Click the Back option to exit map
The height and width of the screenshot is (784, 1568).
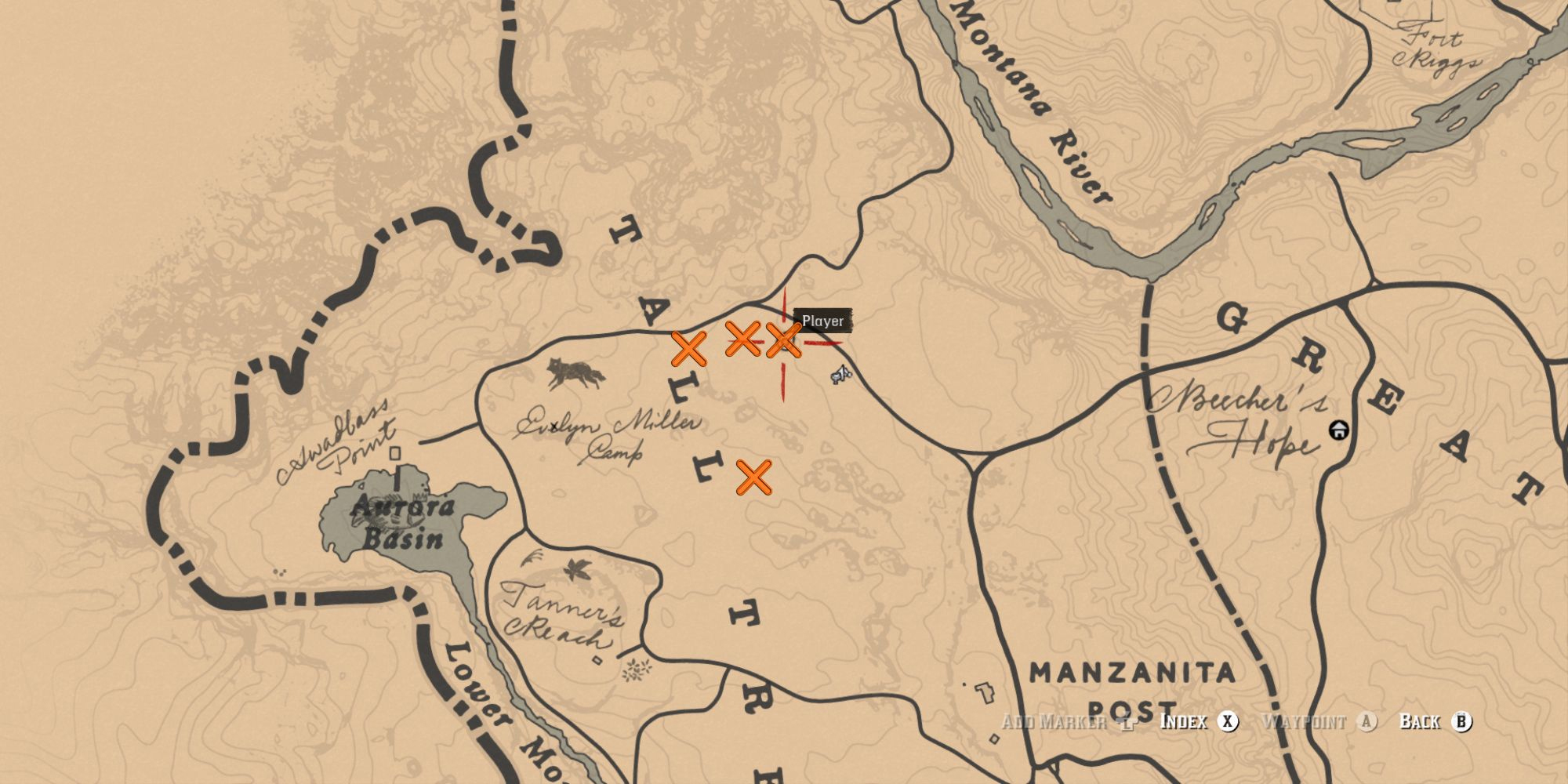pyautogui.click(x=1435, y=721)
